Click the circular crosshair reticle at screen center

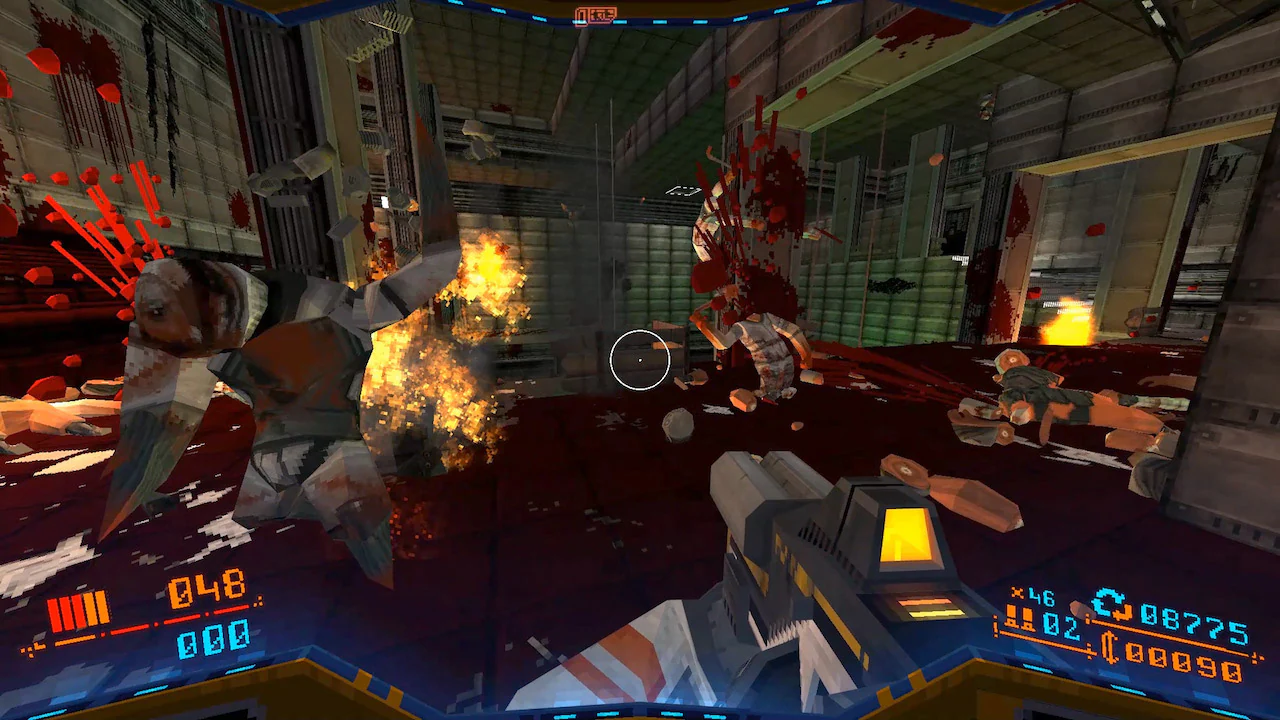(x=640, y=360)
